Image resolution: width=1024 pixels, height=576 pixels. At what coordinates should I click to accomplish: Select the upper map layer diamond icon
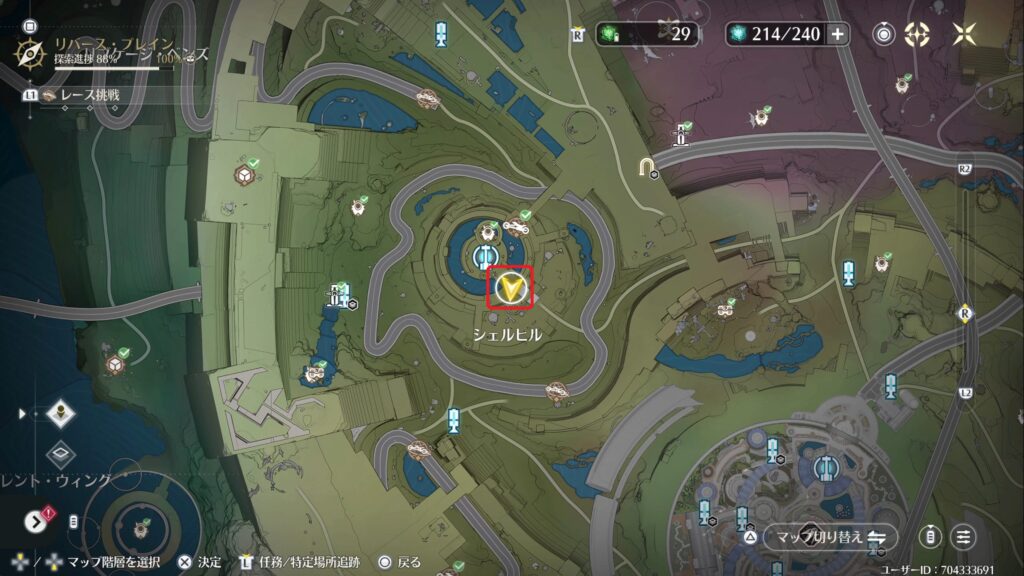pyautogui.click(x=61, y=414)
